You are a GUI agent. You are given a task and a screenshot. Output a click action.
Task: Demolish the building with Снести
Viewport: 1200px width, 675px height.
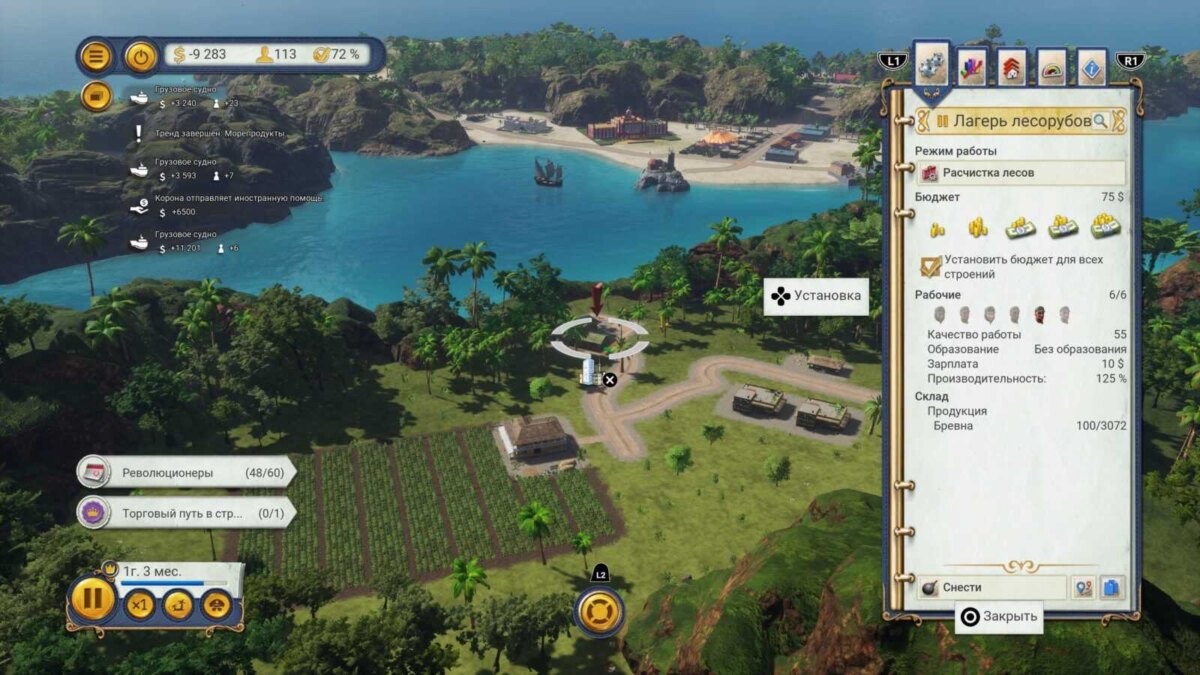point(991,588)
